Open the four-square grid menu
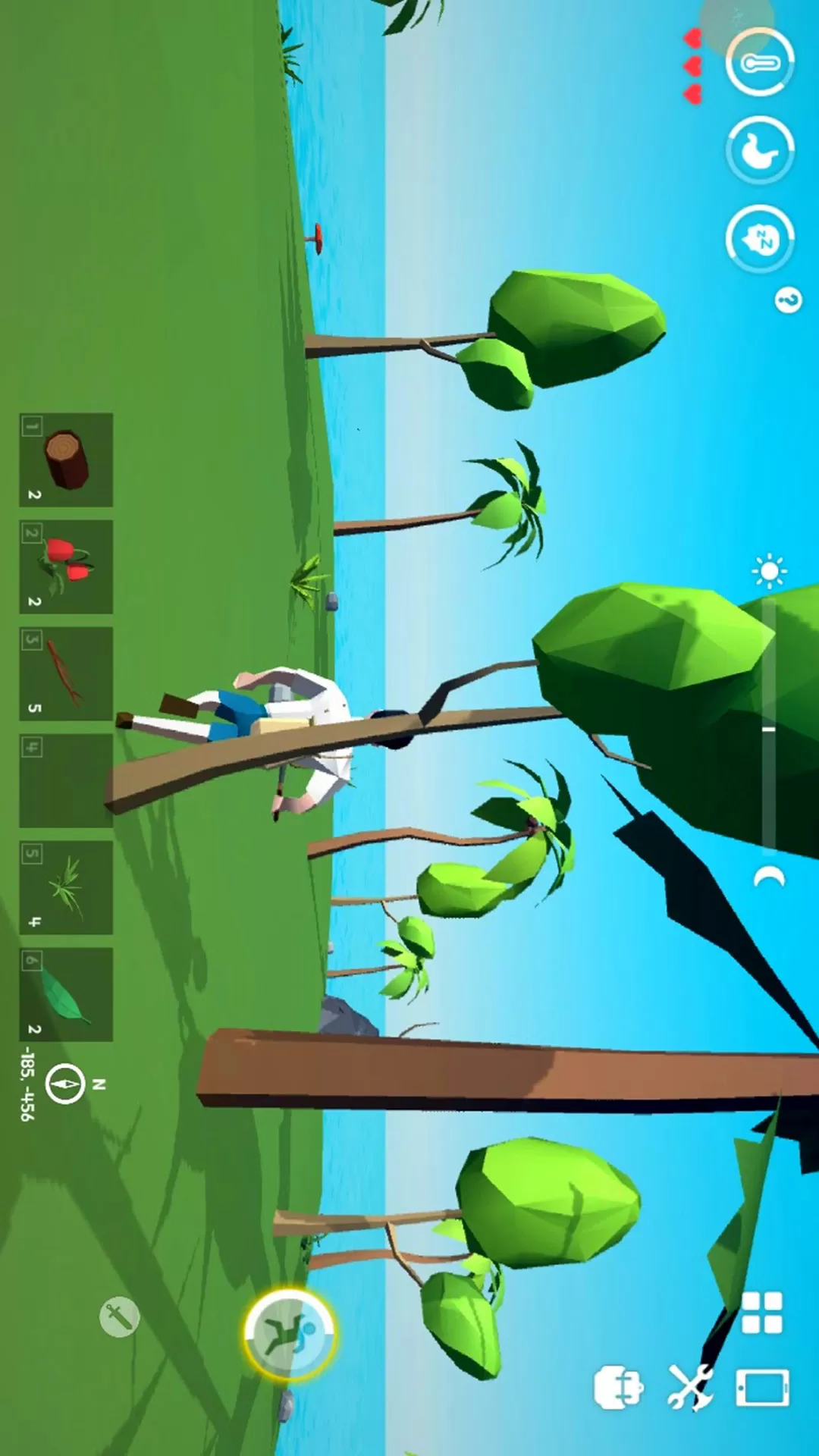Viewport: 819px width, 1456px height. point(761,1313)
